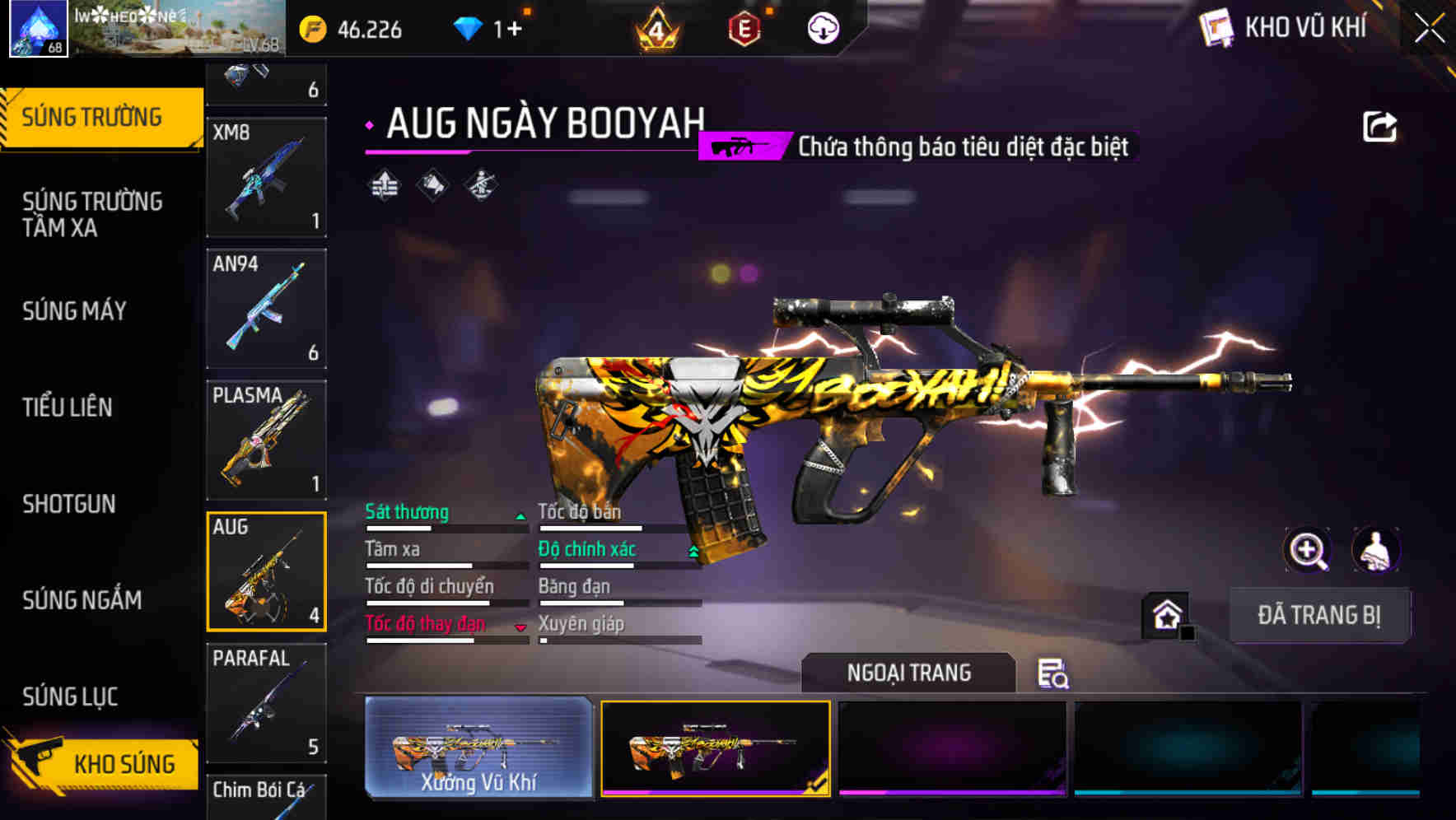Open character preview with the soldier icon
Screen dimensions: 1456x820
pos(1375,550)
